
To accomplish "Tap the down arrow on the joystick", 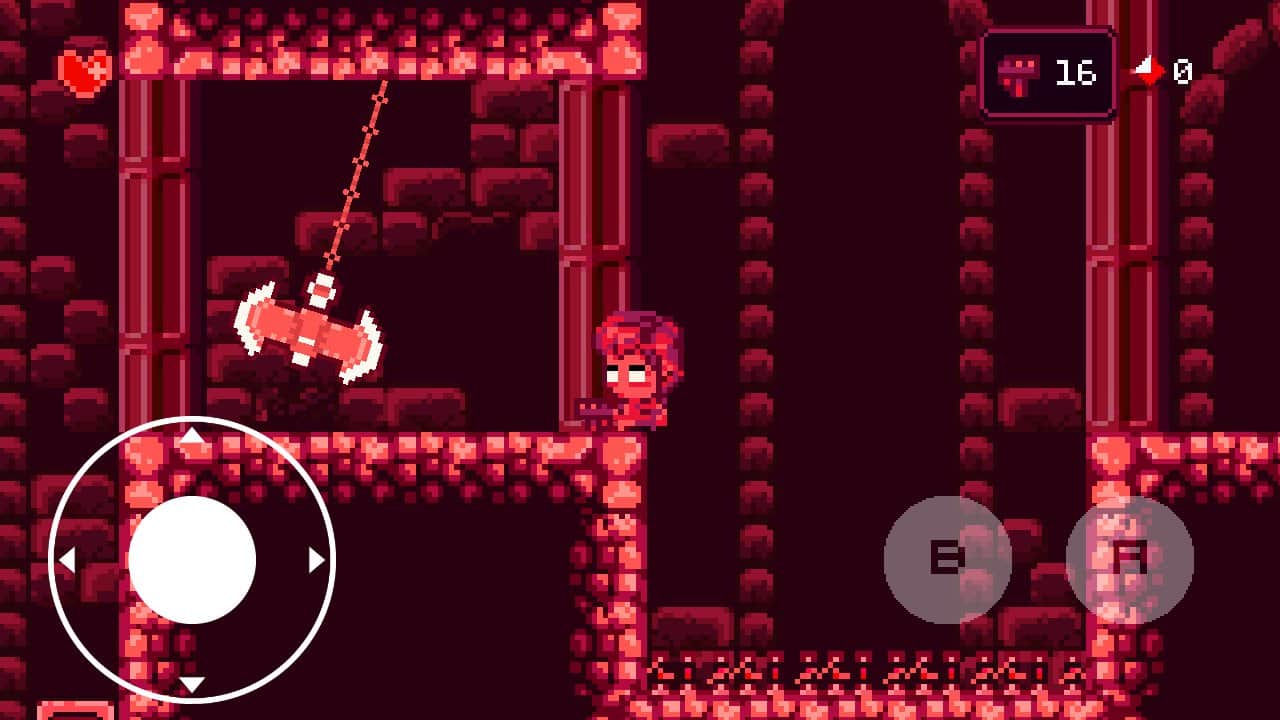I will [x=193, y=684].
